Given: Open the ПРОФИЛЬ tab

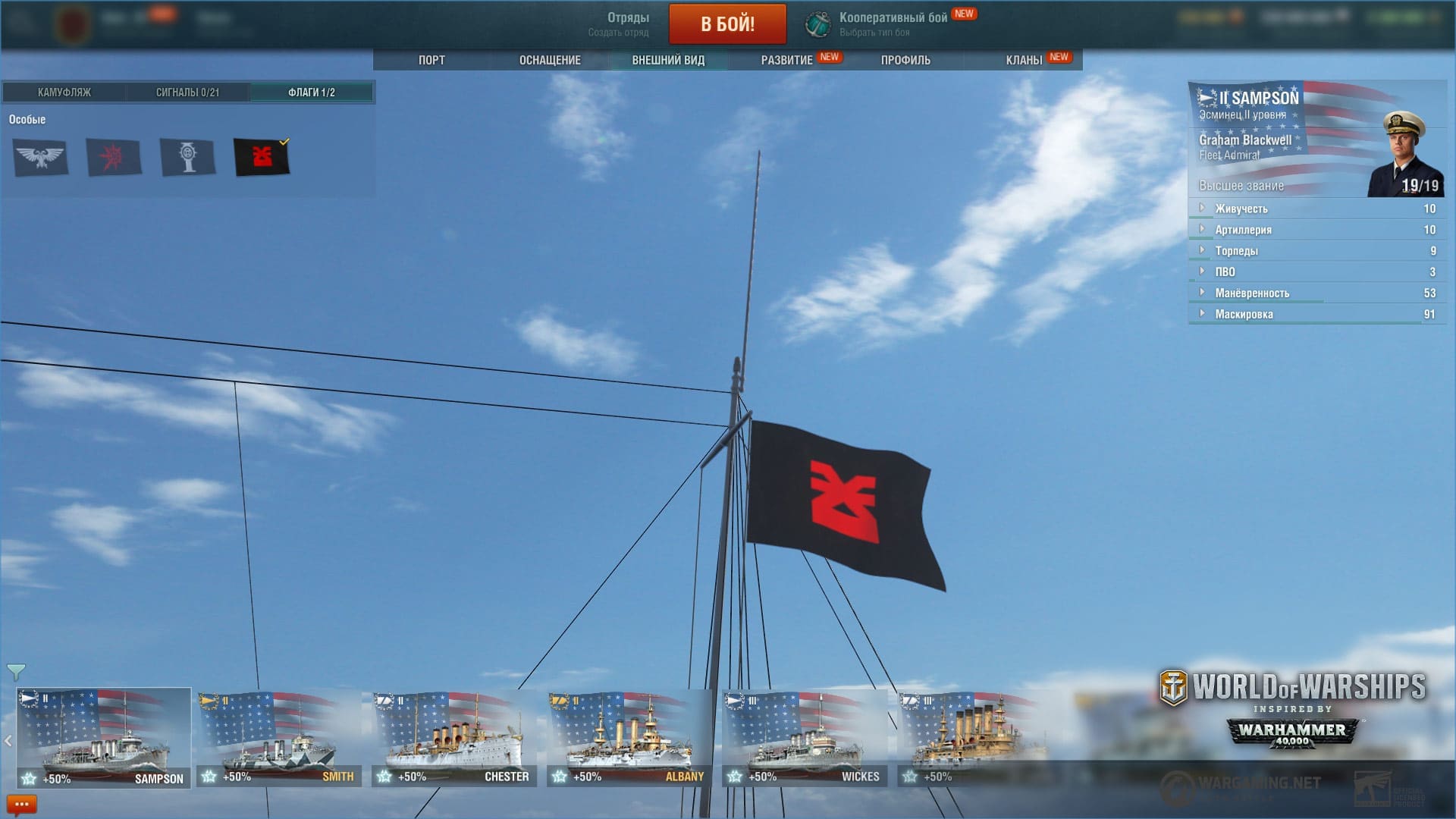Looking at the screenshot, I should click(x=905, y=60).
